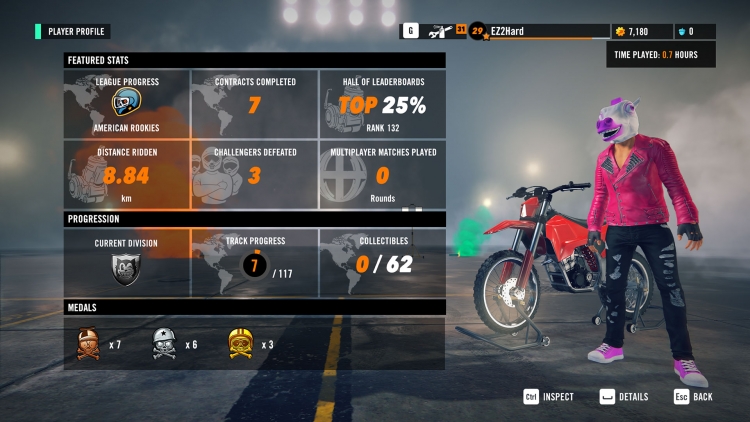This screenshot has height=422, width=750.
Task: Open the Contracts Completed tile
Action: coord(254,104)
